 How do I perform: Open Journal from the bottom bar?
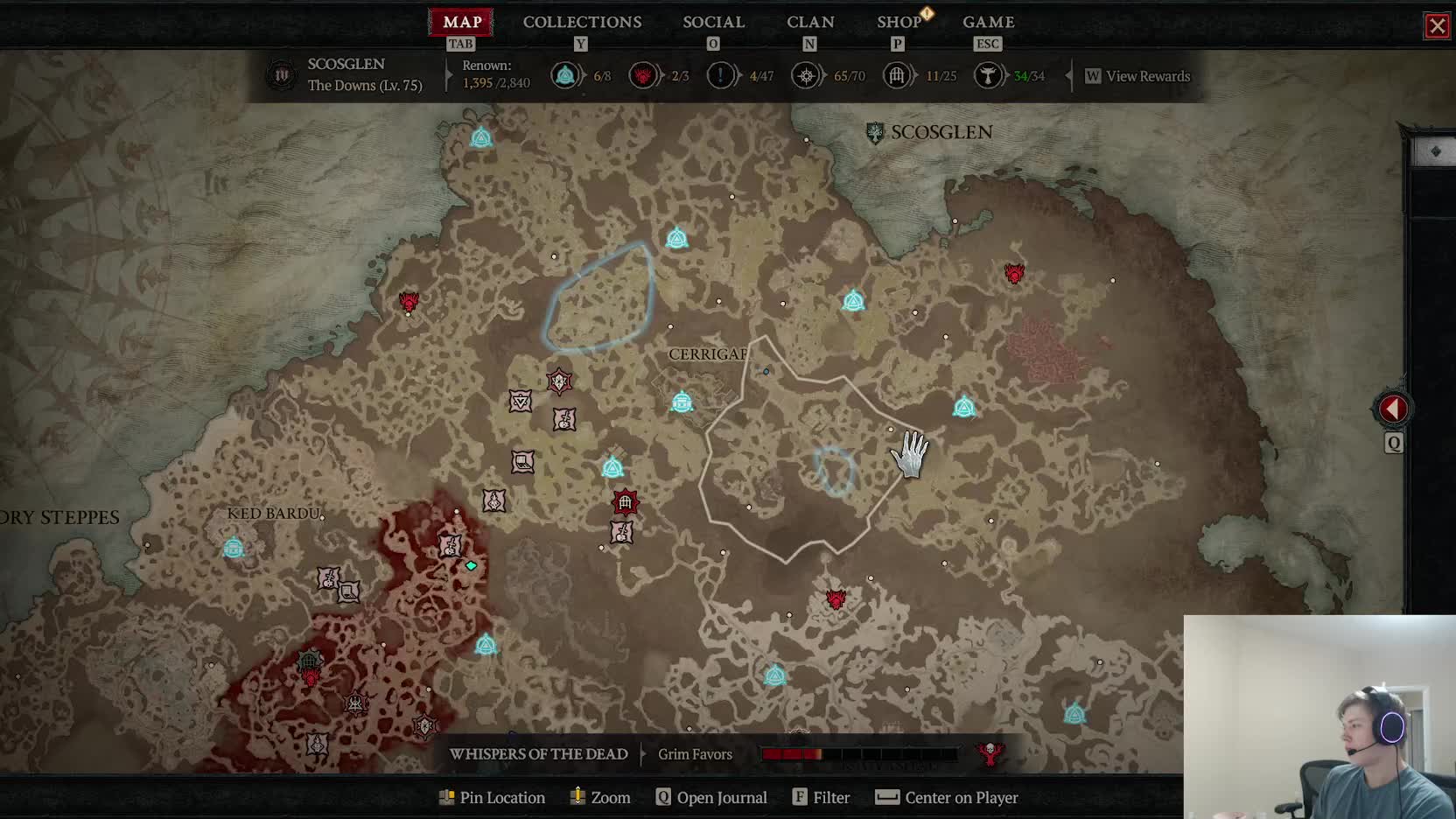coord(711,797)
